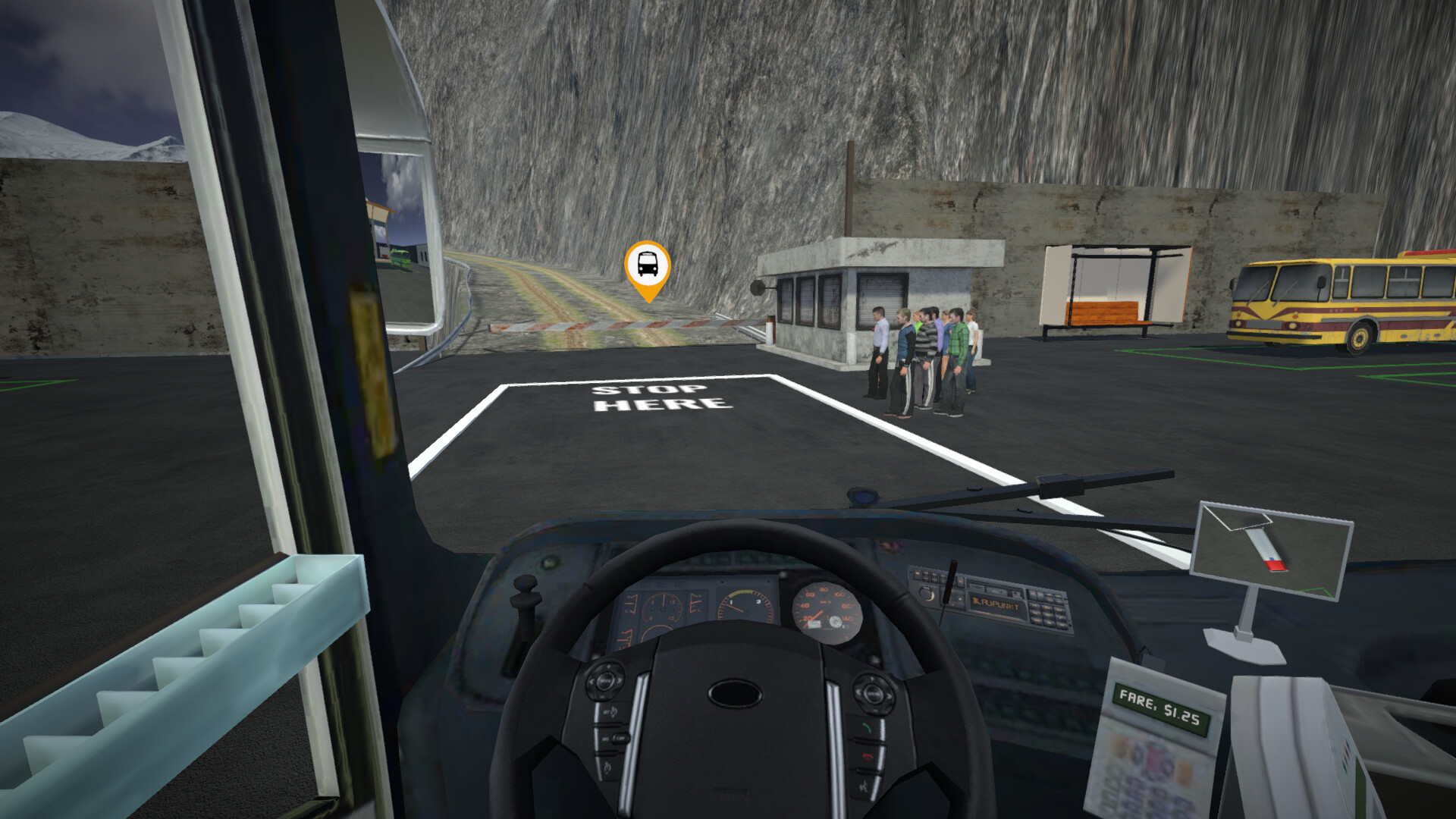Screen dimensions: 1456x819
Task: Click the Blaupunkt logo on the radio display
Action: click(x=996, y=605)
